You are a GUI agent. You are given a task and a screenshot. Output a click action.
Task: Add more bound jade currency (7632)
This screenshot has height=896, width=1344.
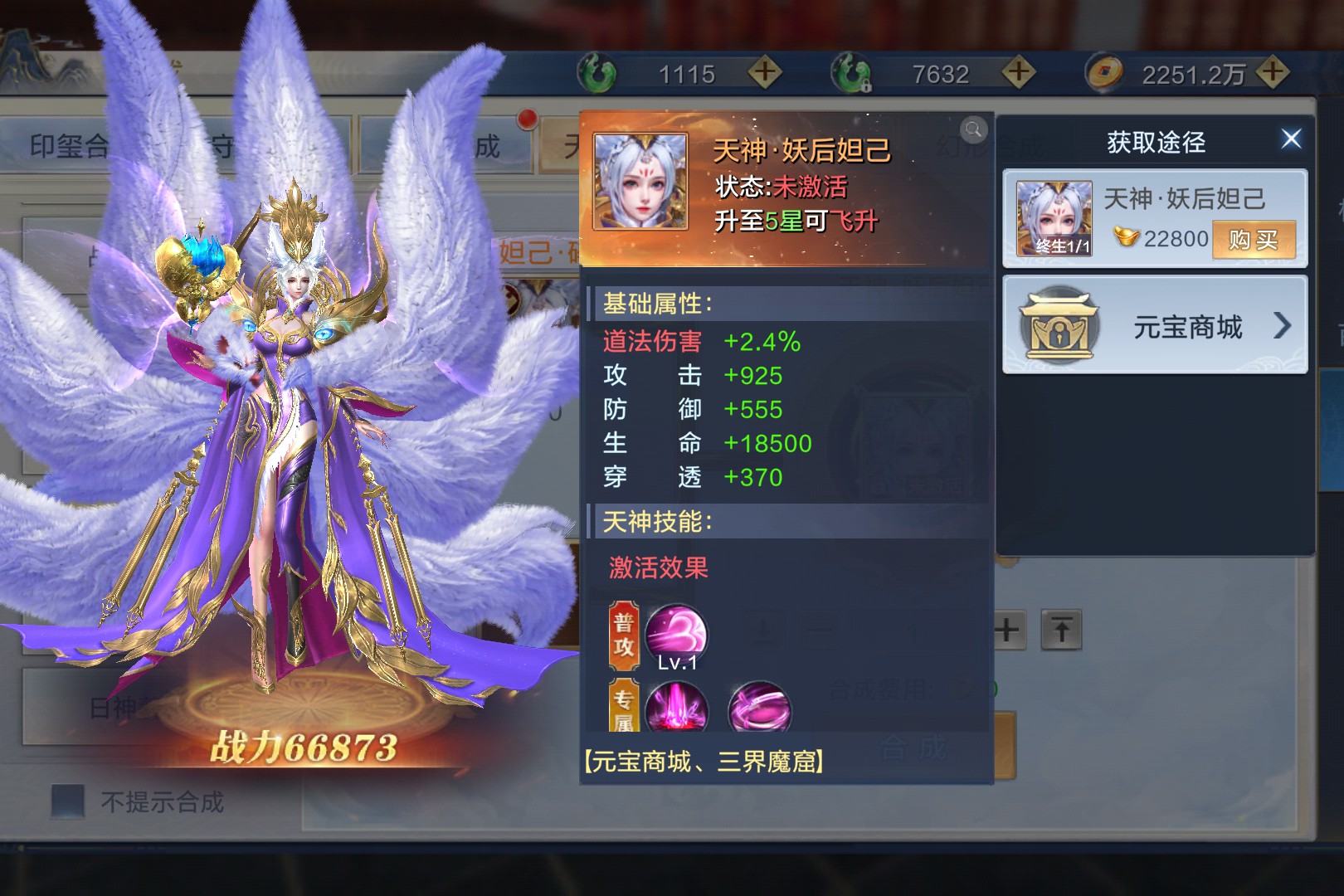coord(1018,73)
